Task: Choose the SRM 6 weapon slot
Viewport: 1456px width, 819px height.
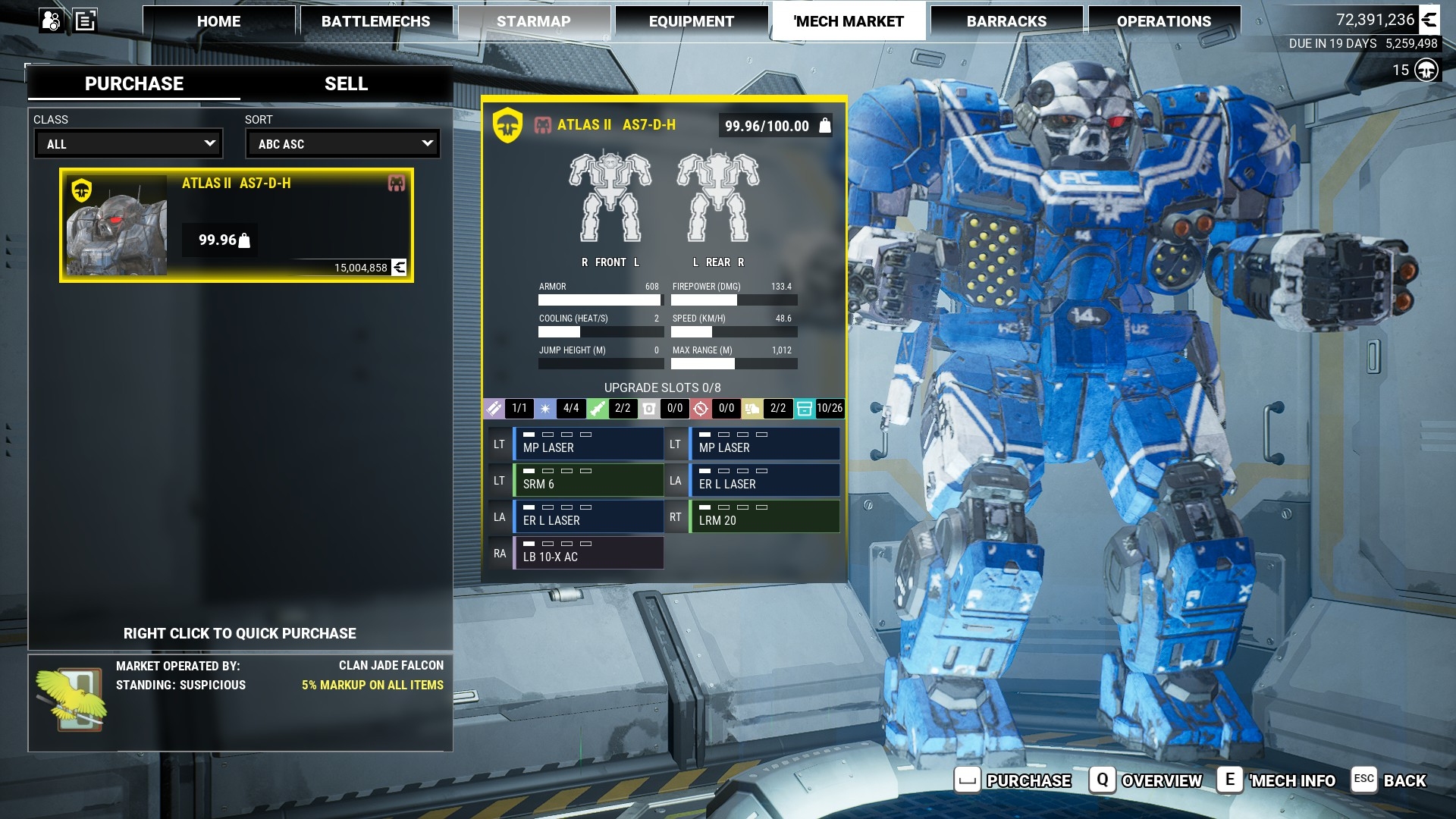Action: pyautogui.click(x=588, y=480)
